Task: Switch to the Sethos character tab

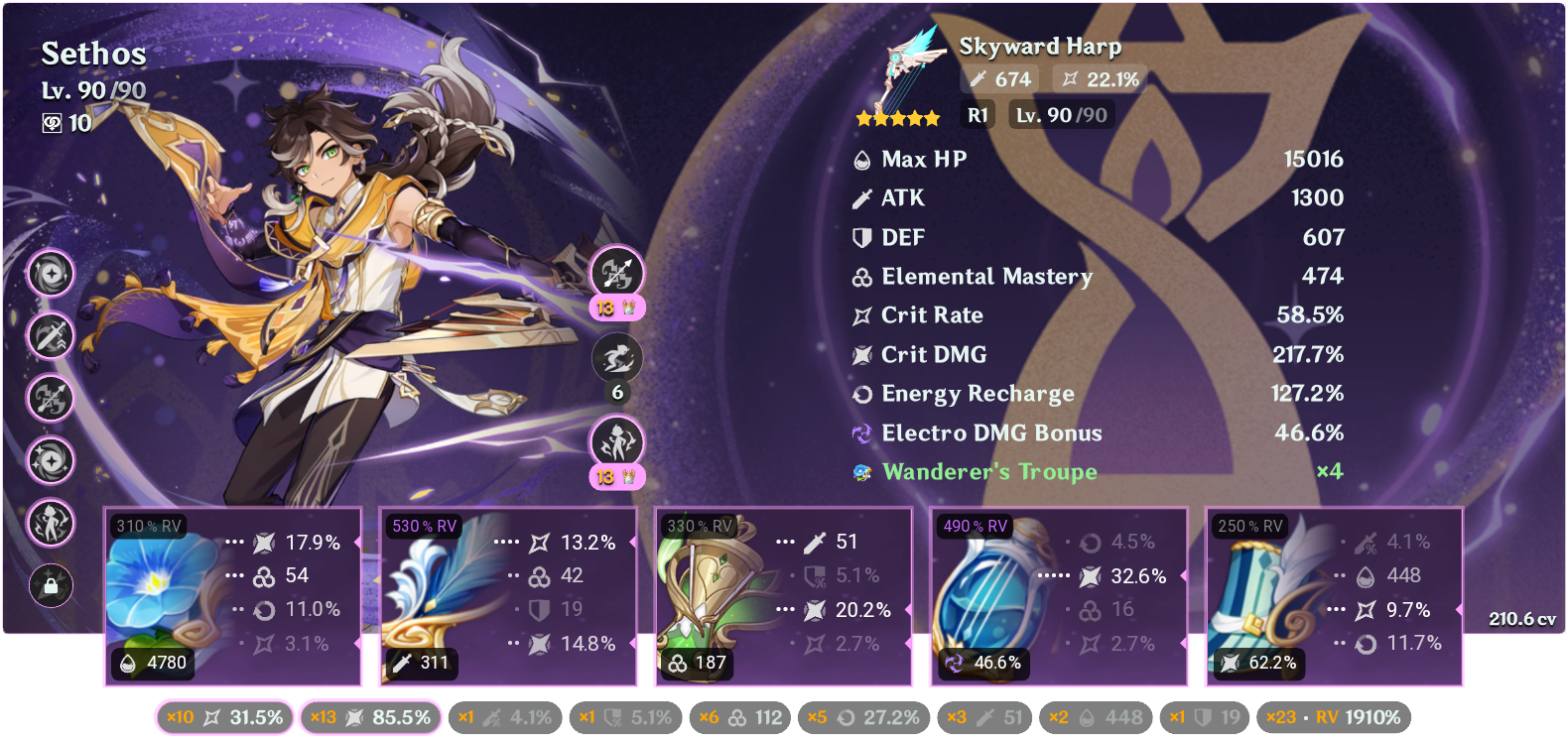Action: pos(94,55)
